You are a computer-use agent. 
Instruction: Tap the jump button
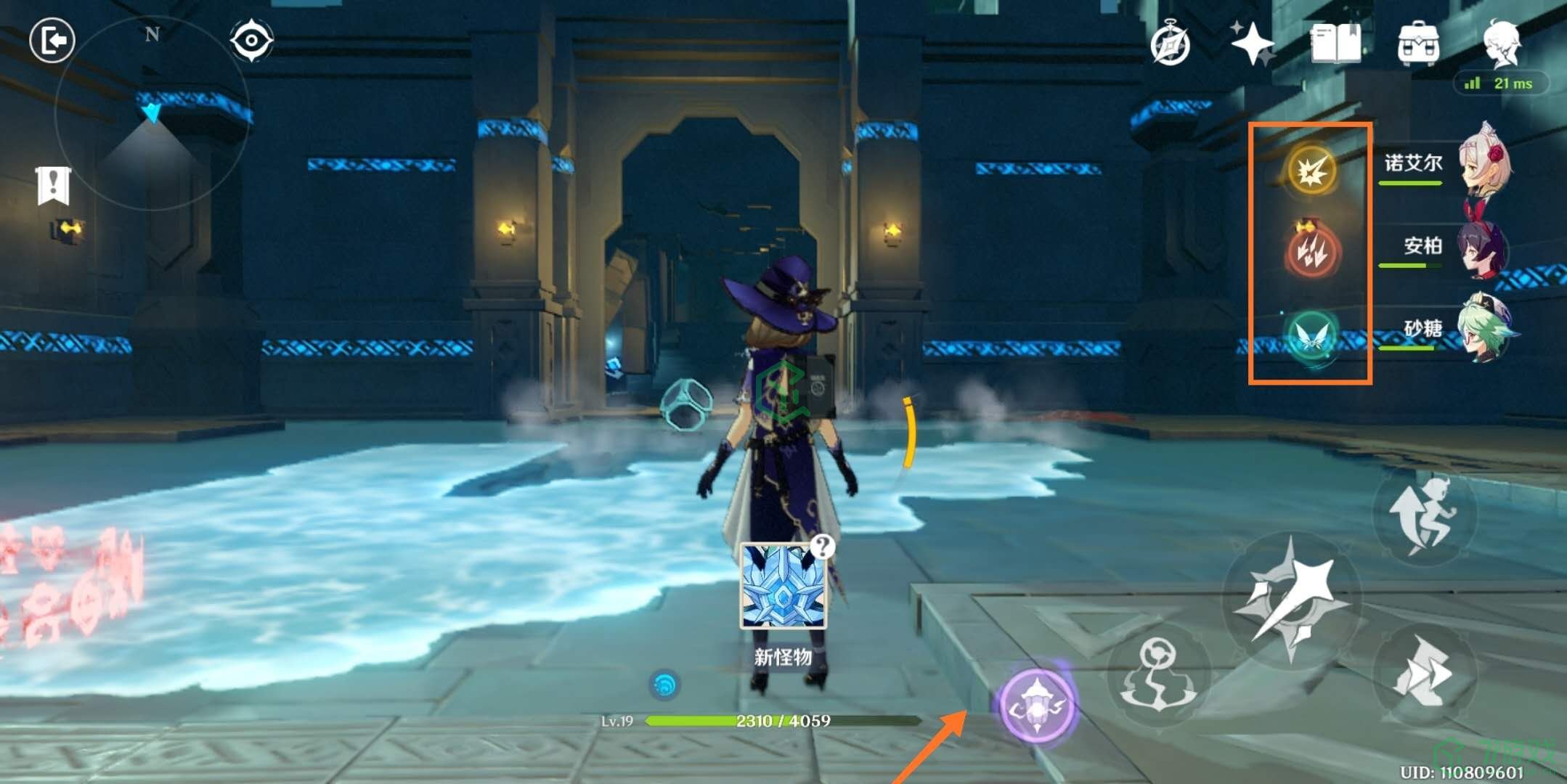point(1423,514)
